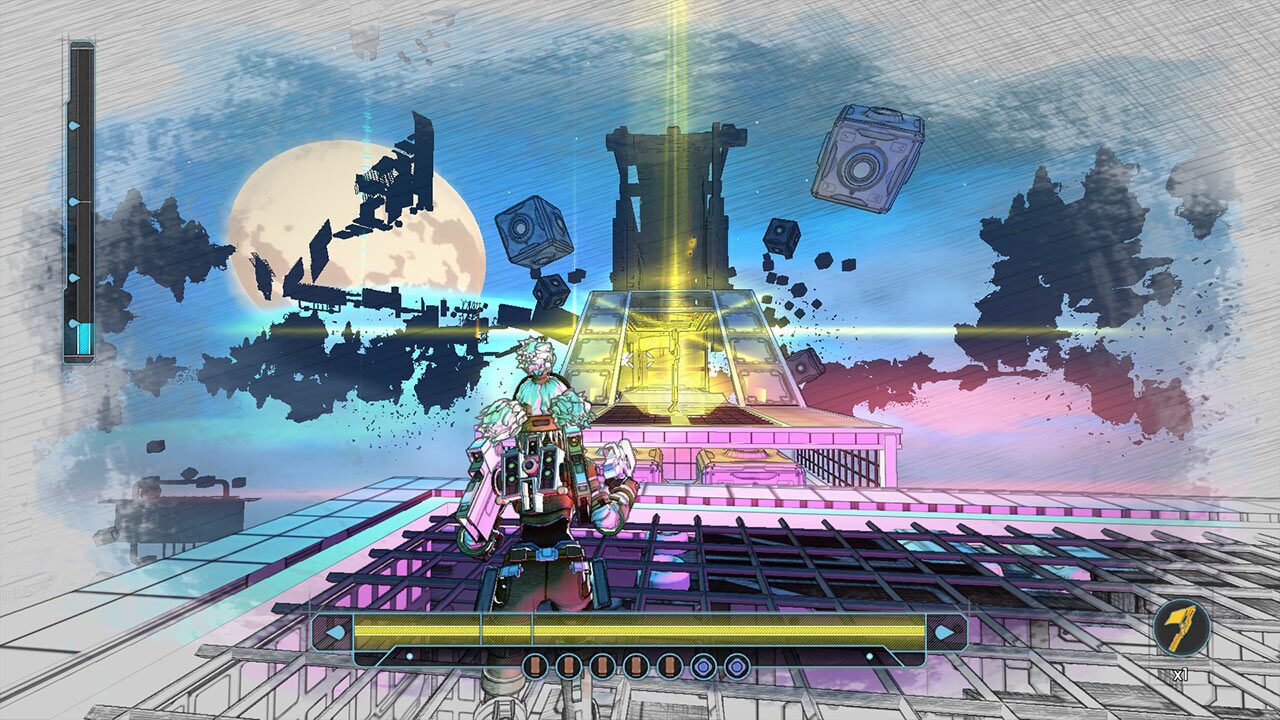Select the rightmost blue diamond slot icon

coord(737,665)
